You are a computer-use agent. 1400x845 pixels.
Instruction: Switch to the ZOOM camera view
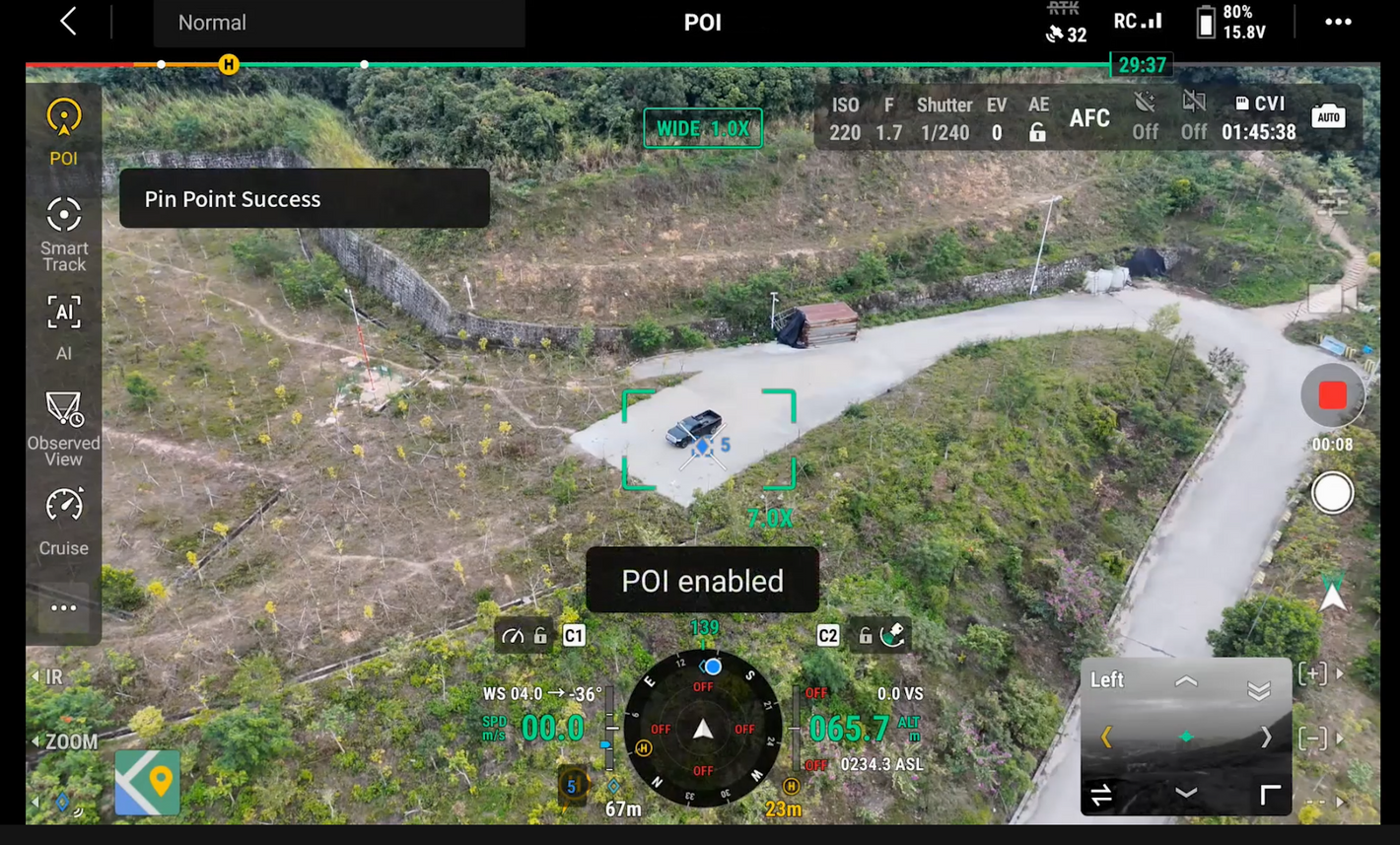pos(67,741)
